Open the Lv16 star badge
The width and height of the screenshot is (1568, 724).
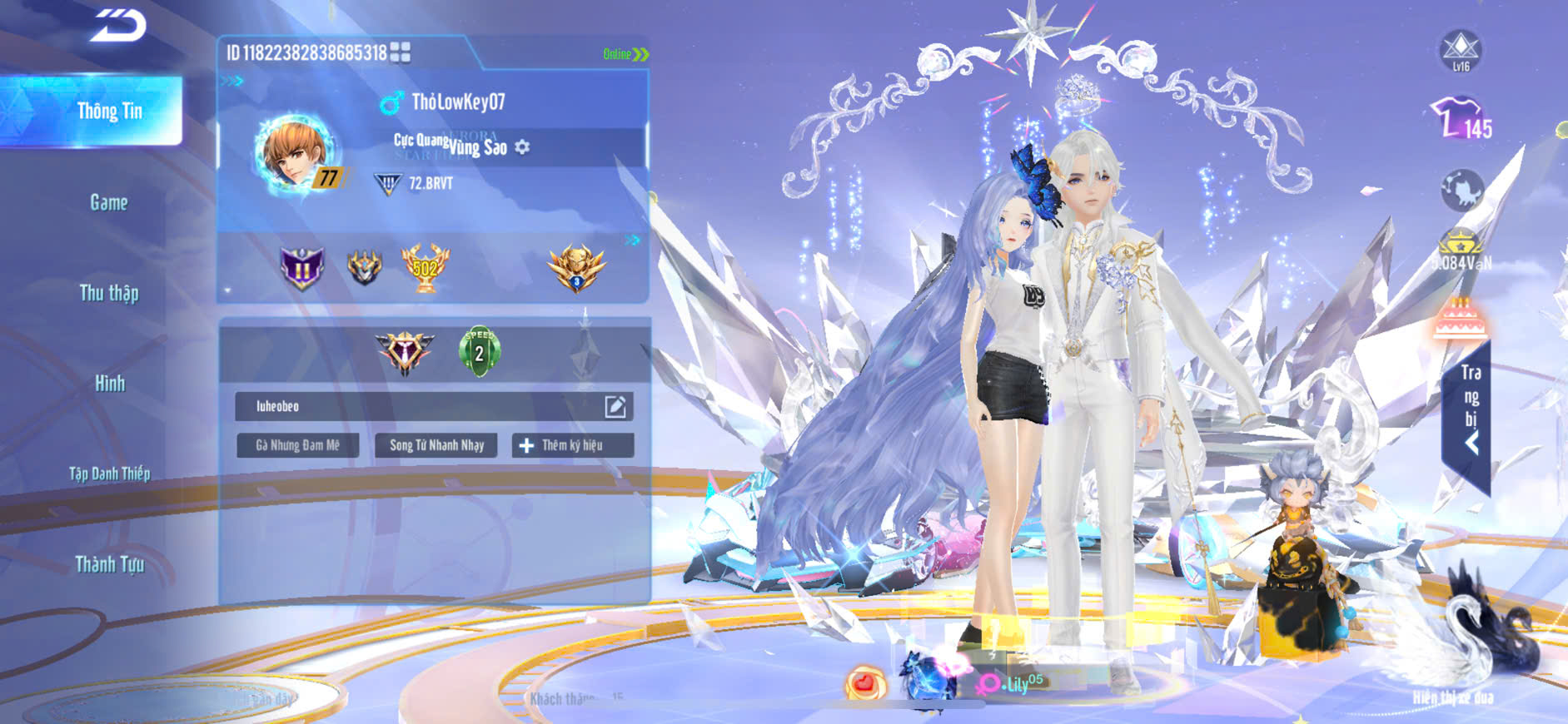coord(1461,51)
